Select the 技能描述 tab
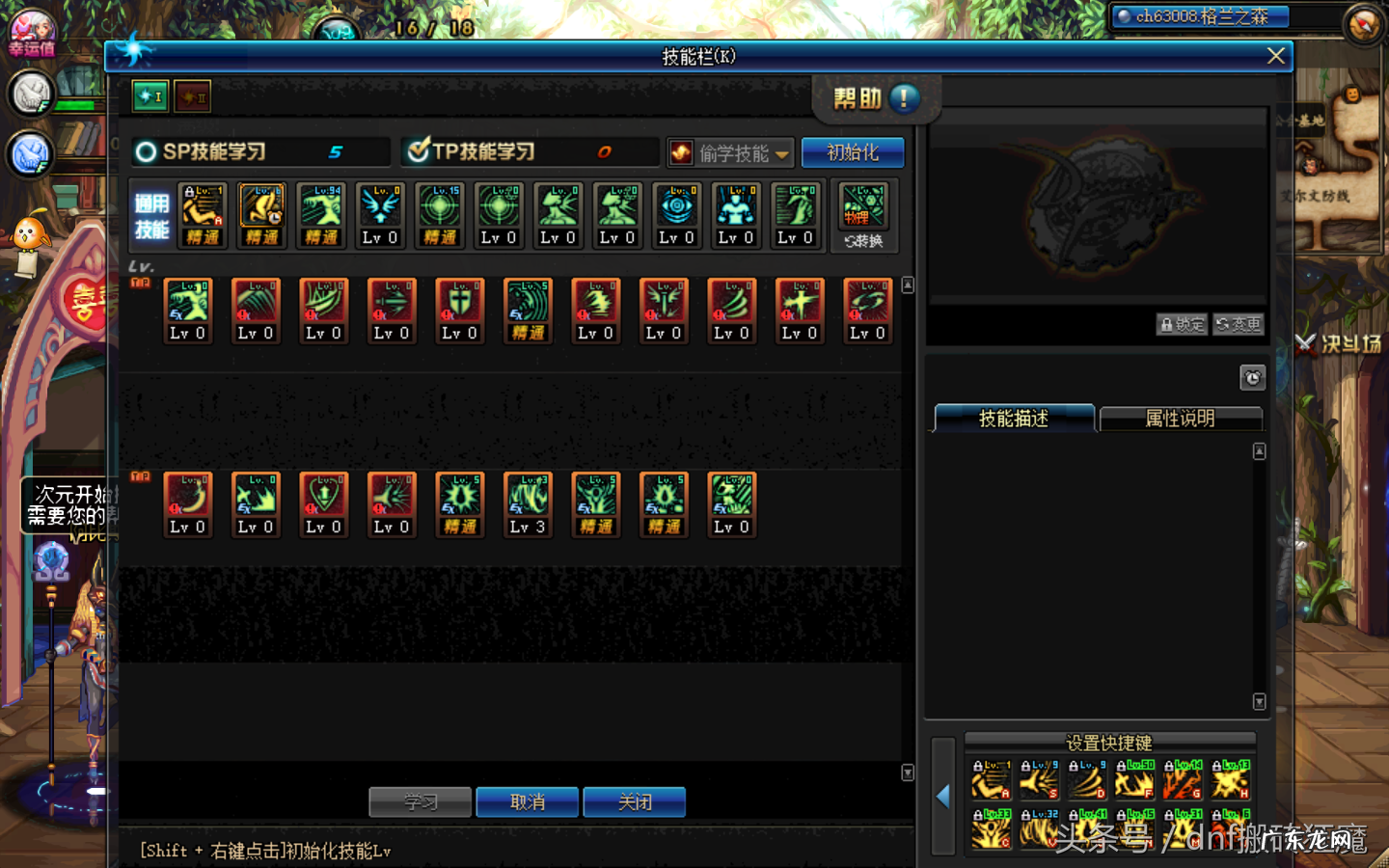Screen dimensions: 1389x868 coord(1014,419)
